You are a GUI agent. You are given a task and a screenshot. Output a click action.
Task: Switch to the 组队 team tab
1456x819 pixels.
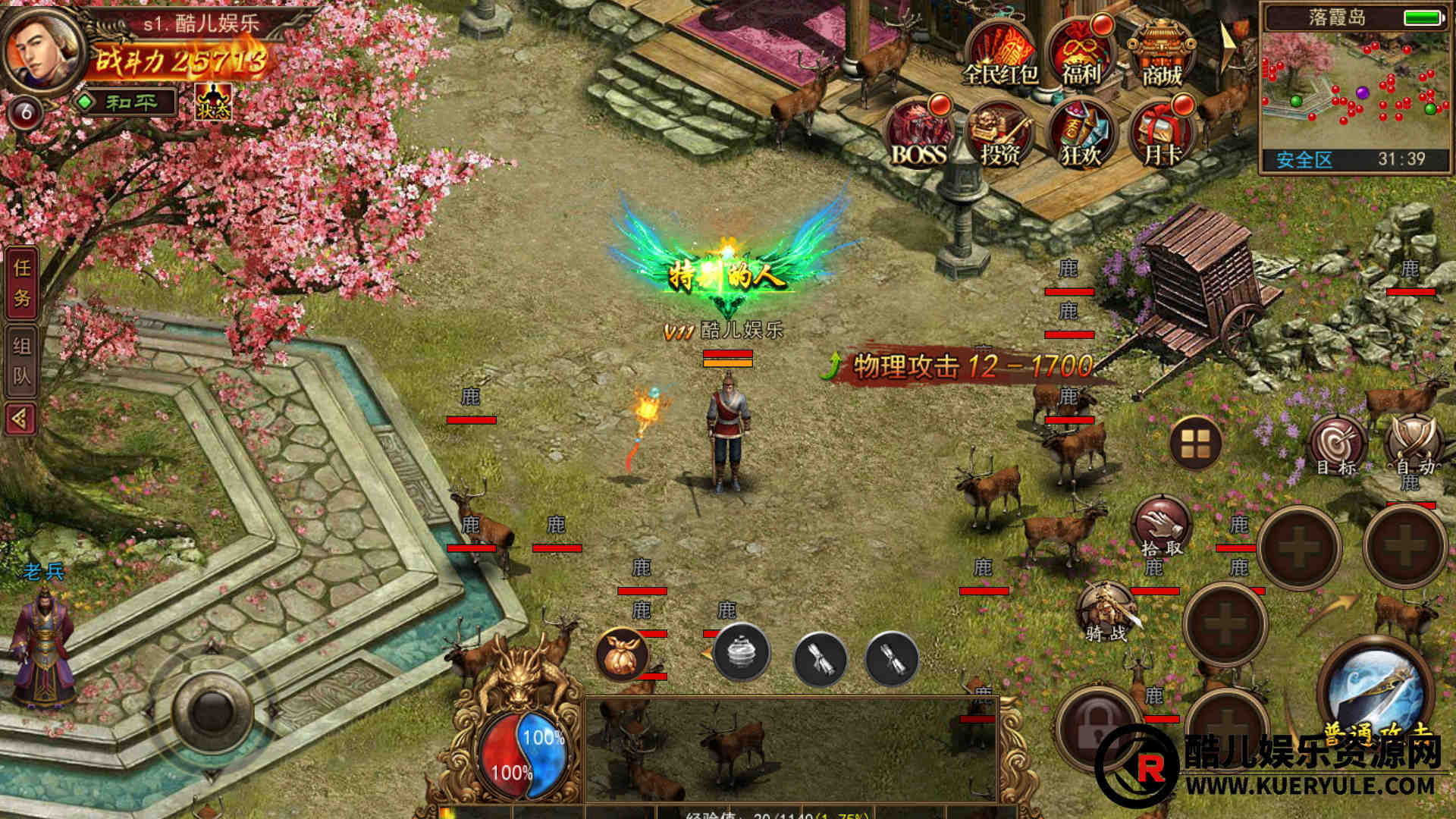(22, 361)
